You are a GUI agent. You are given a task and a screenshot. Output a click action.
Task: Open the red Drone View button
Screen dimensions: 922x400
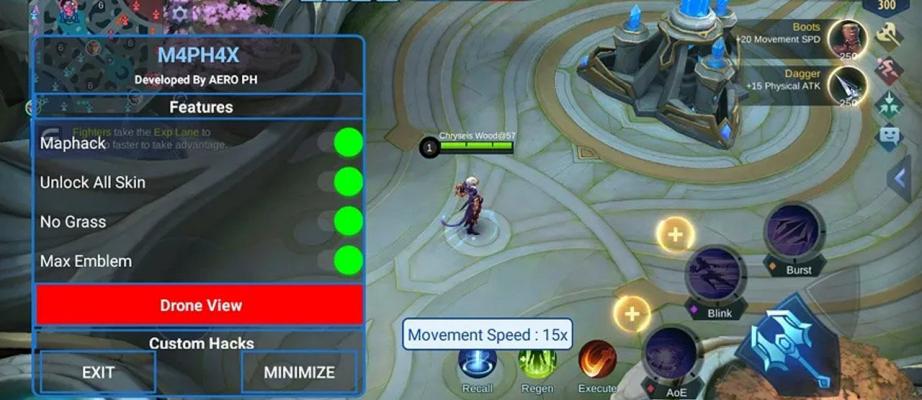point(200,305)
